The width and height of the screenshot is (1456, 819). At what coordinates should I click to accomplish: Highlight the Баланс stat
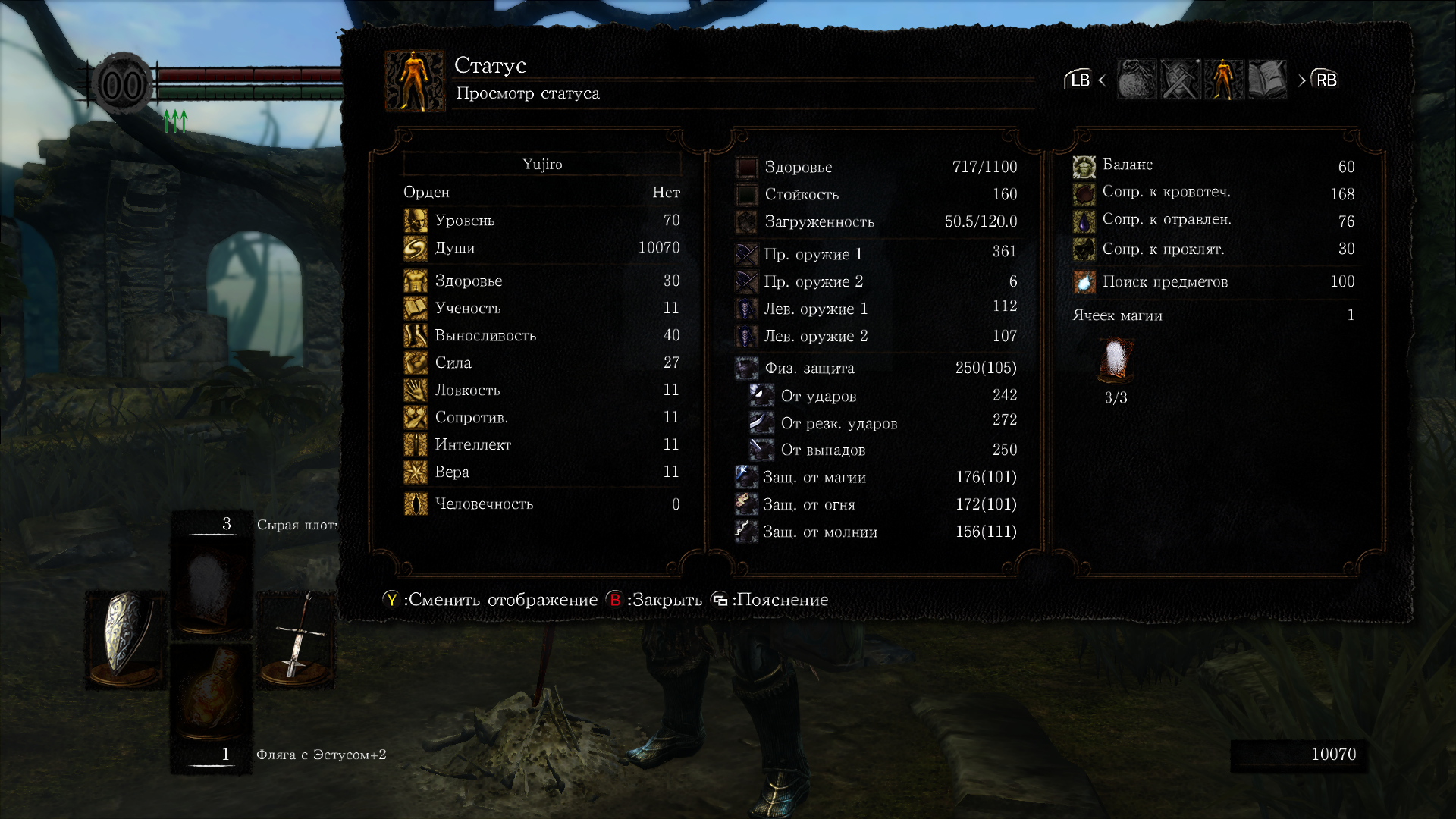pyautogui.click(x=1213, y=166)
